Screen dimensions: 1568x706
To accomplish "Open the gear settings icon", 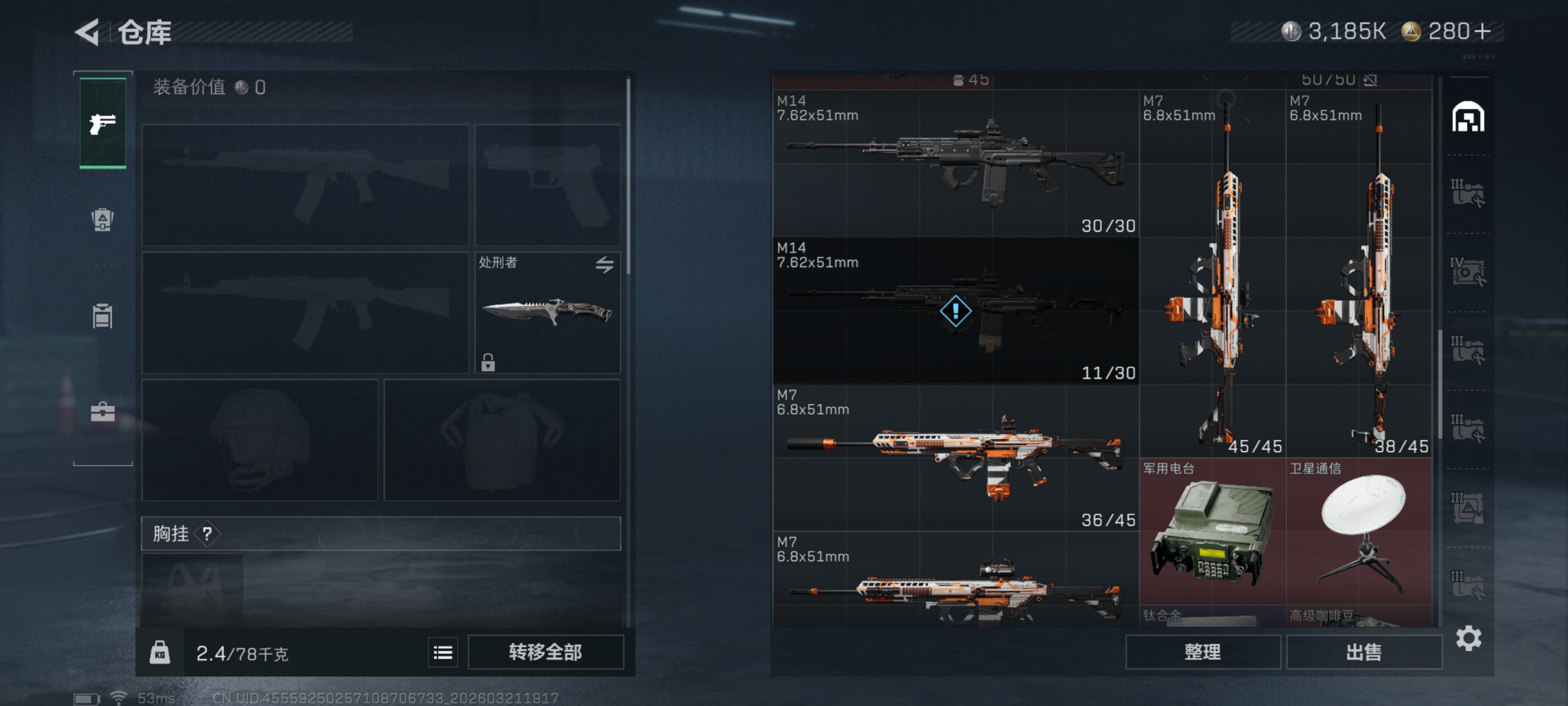I will pyautogui.click(x=1468, y=638).
